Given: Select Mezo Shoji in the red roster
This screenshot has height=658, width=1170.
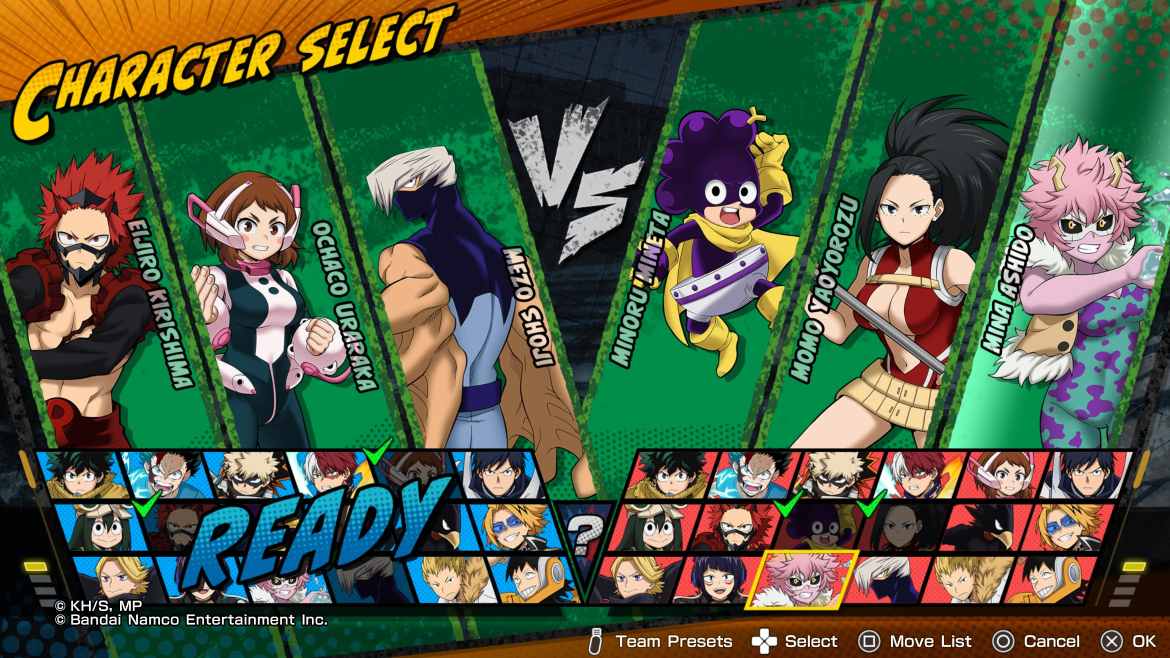Looking at the screenshot, I should pos(885,578).
